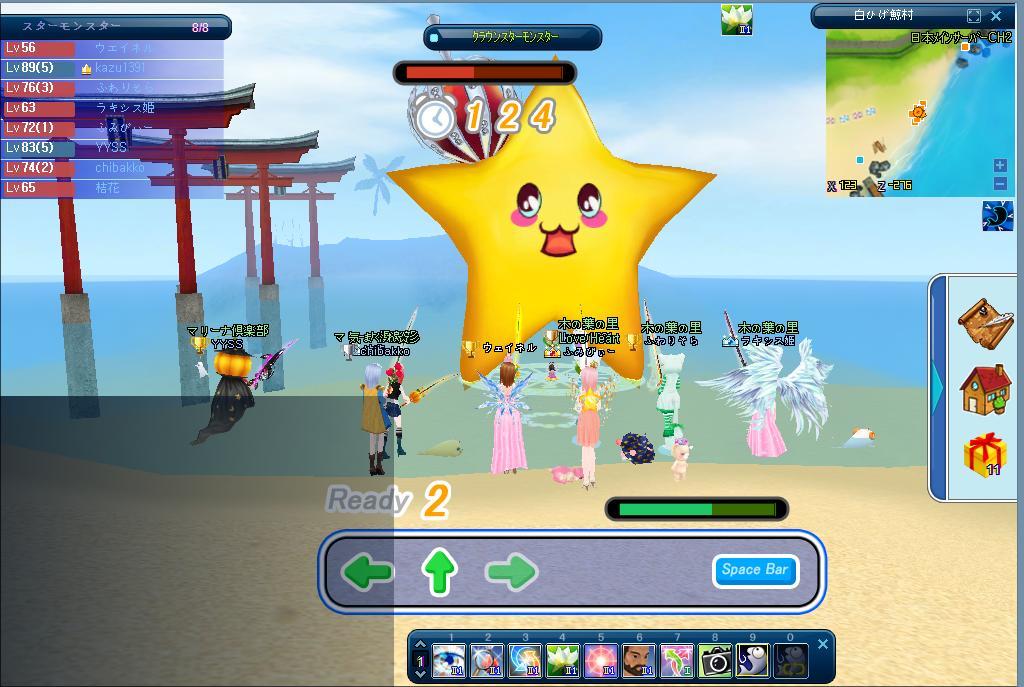The image size is (1024, 687).
Task: Activate the eye skill in hotbar
Action: pyautogui.click(x=449, y=661)
